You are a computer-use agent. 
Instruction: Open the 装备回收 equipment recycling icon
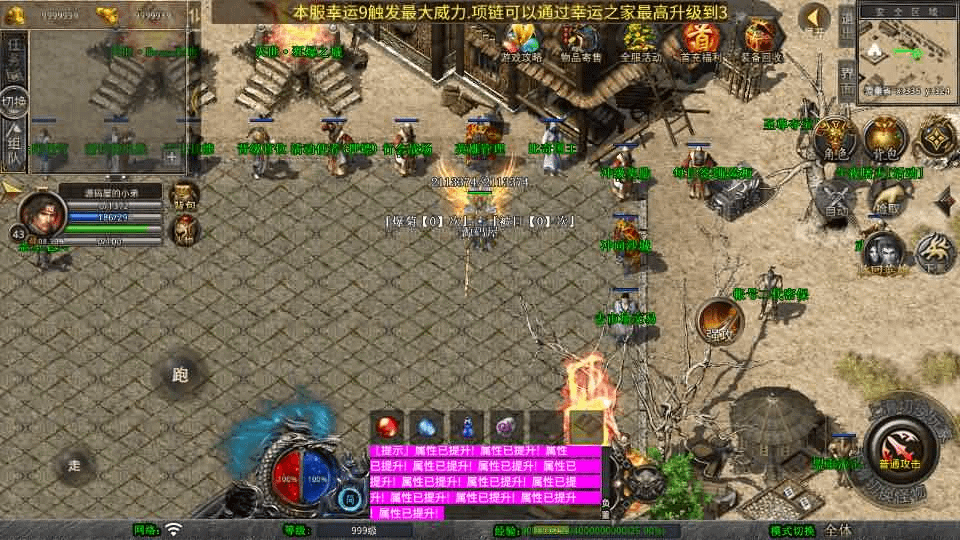point(761,42)
